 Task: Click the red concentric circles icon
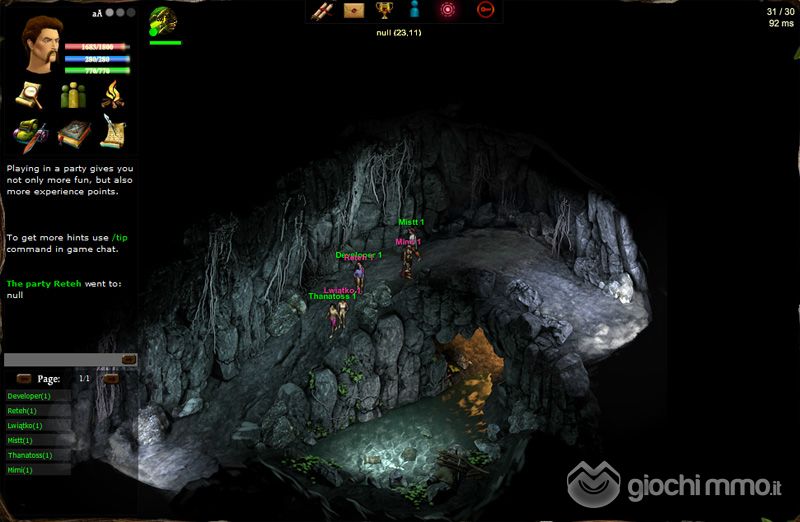click(x=448, y=11)
